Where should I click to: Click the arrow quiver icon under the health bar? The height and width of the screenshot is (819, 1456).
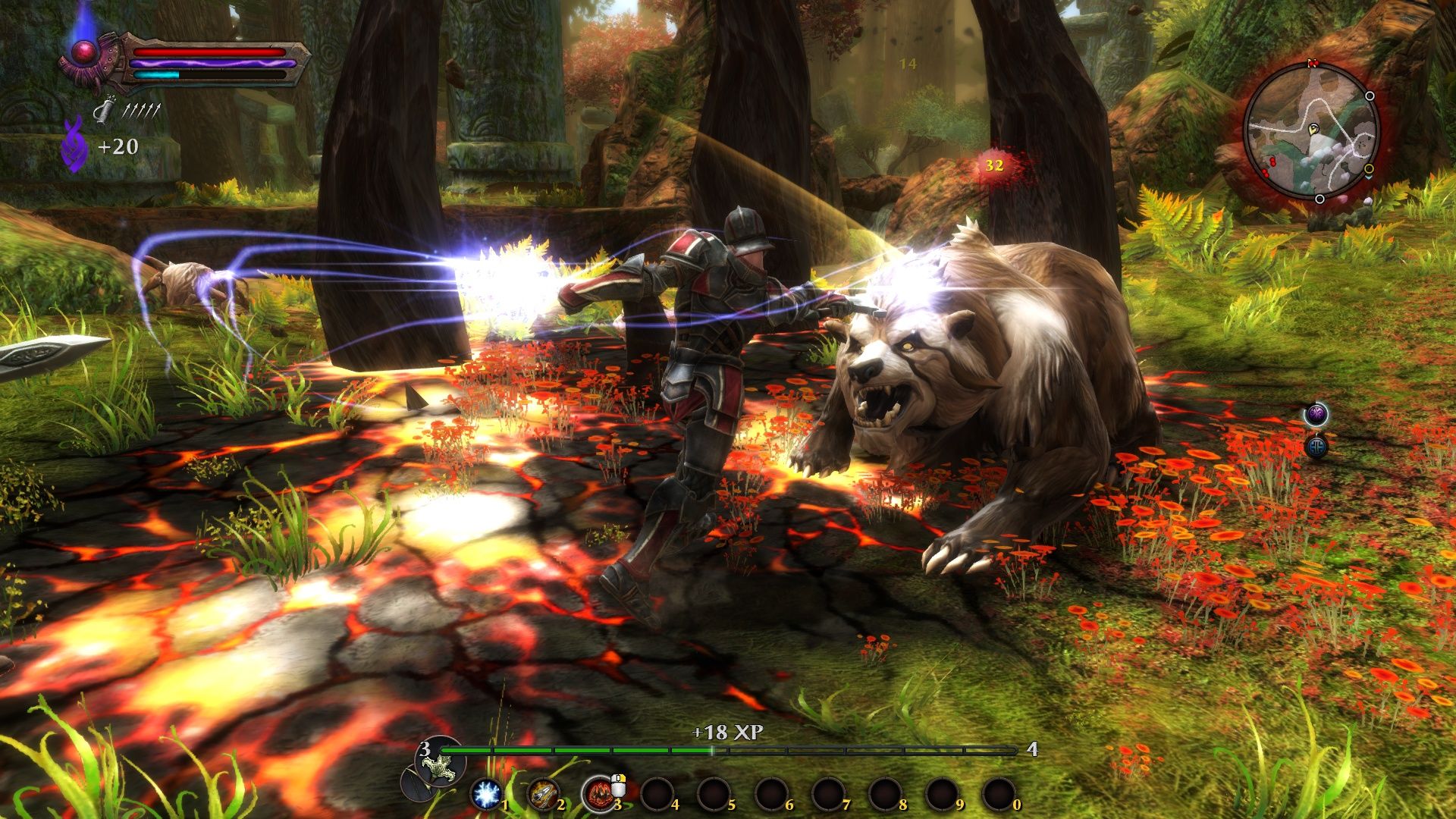(x=103, y=112)
